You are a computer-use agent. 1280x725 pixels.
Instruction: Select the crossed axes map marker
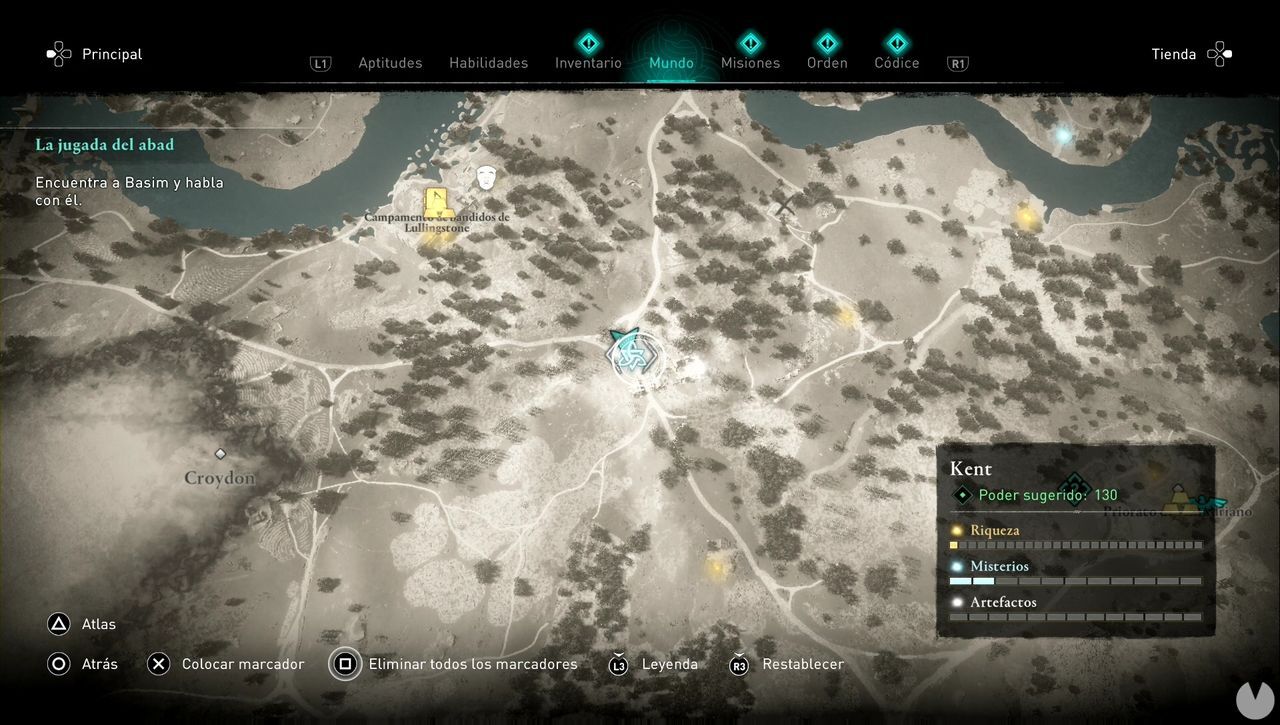(x=786, y=206)
